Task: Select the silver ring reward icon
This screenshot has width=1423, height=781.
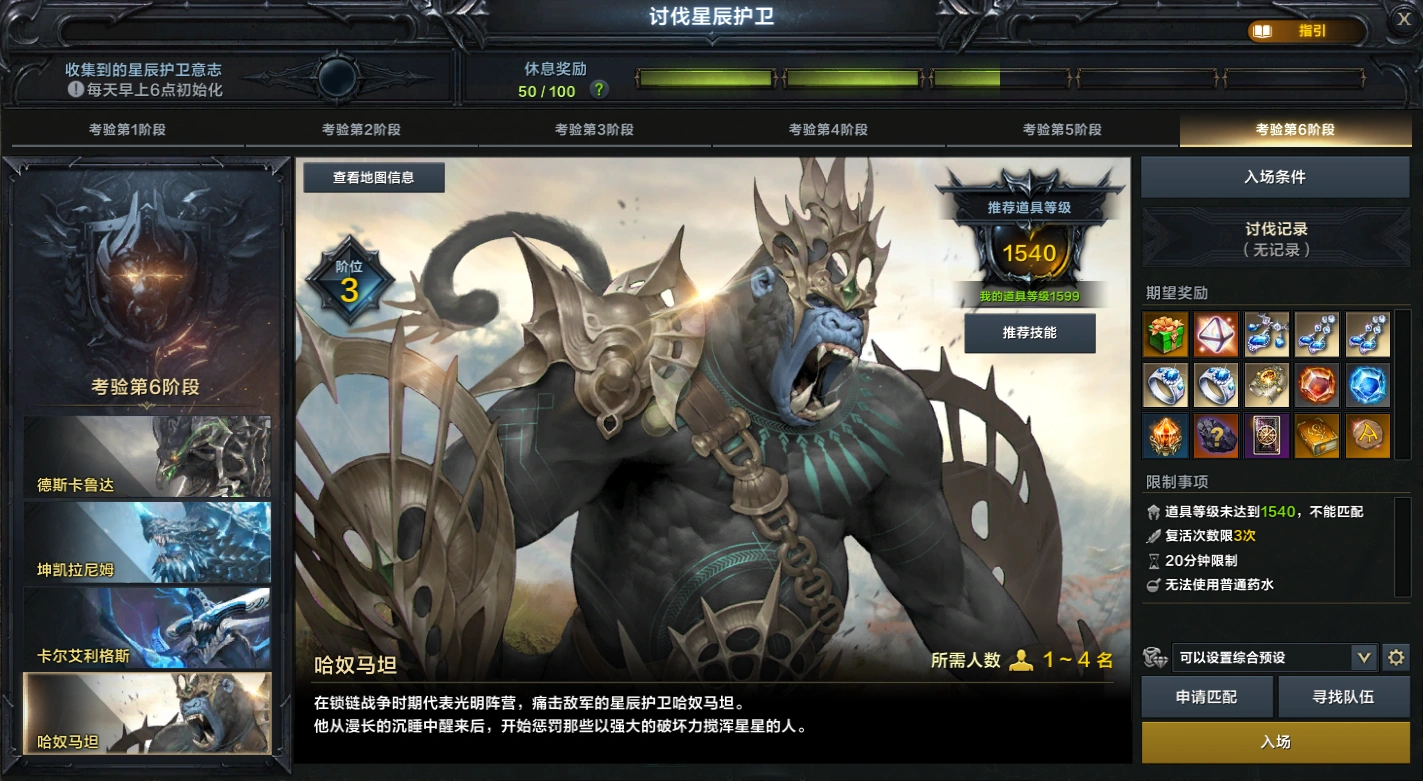Action: (x=1167, y=384)
